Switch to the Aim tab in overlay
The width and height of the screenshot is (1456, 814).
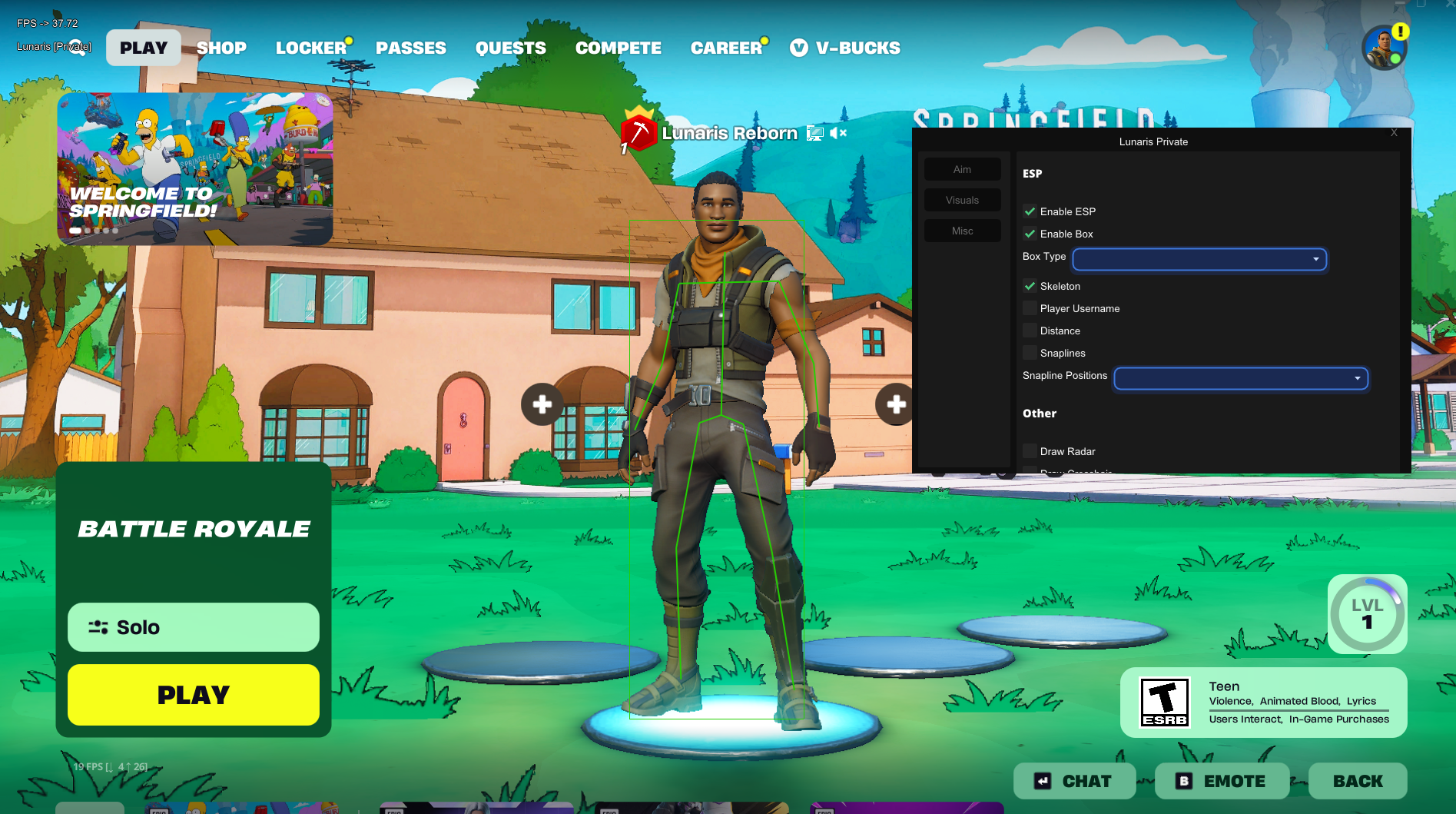962,169
